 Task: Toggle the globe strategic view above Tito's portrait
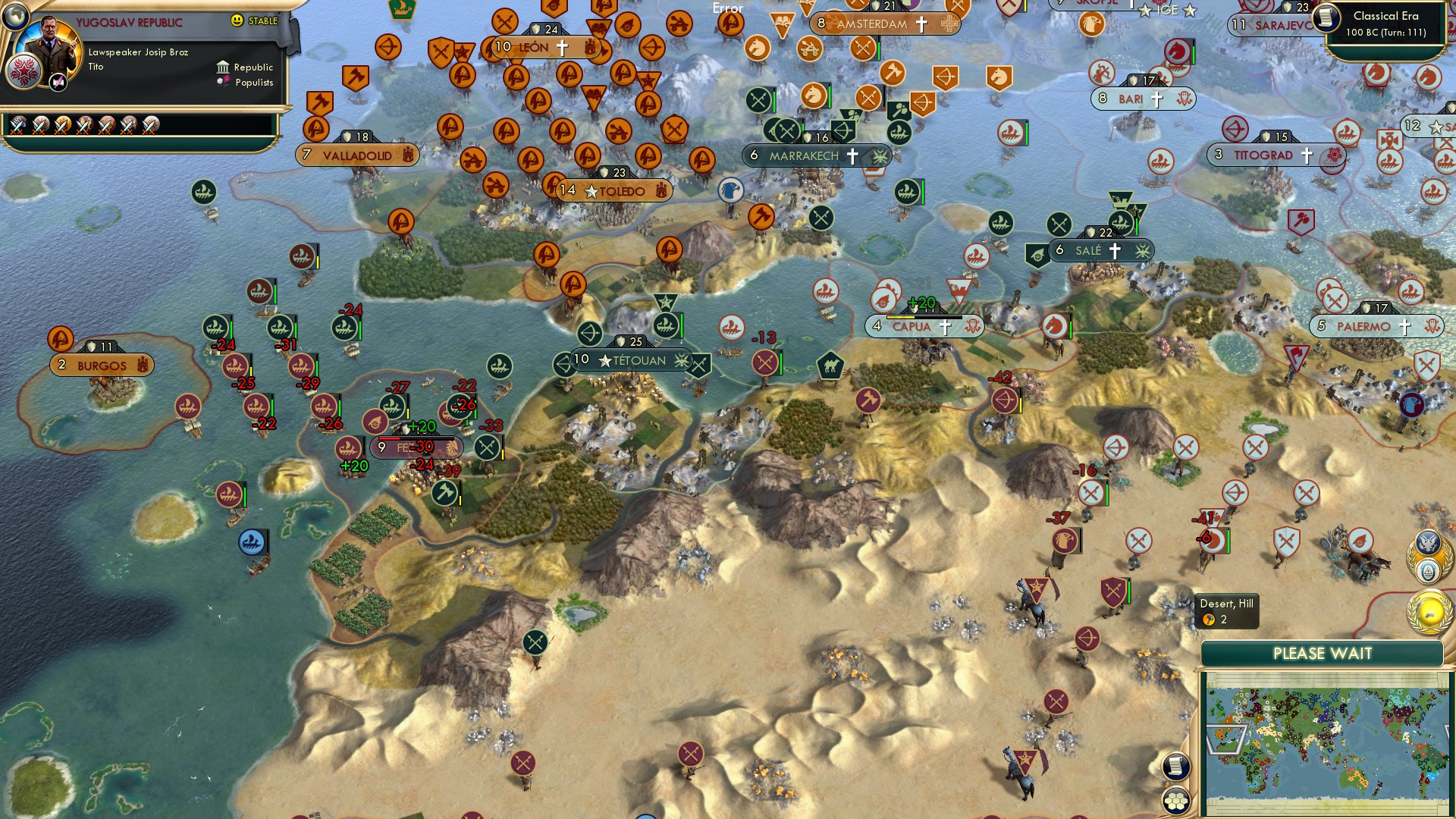(15, 17)
